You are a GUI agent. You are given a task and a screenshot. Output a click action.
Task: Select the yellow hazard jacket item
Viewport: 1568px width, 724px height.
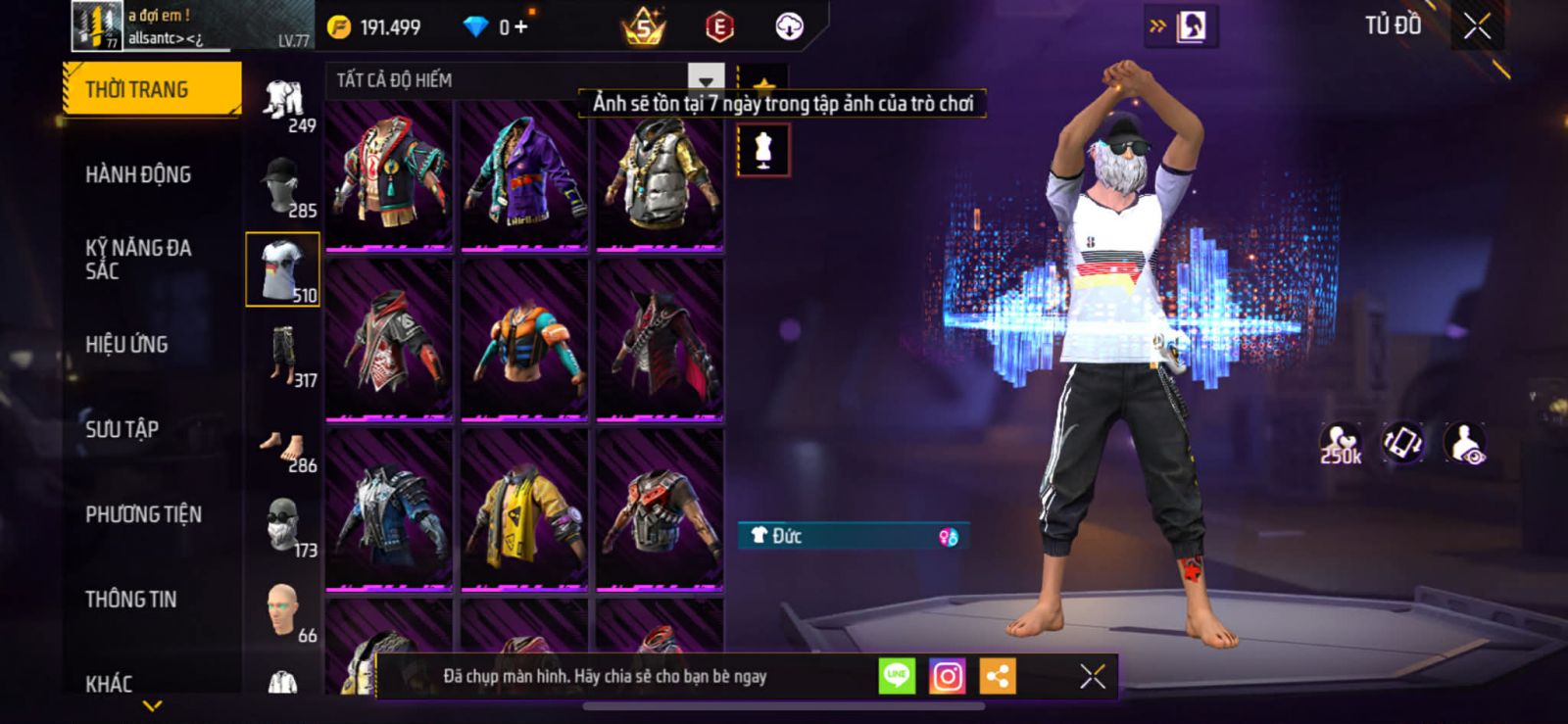point(524,511)
